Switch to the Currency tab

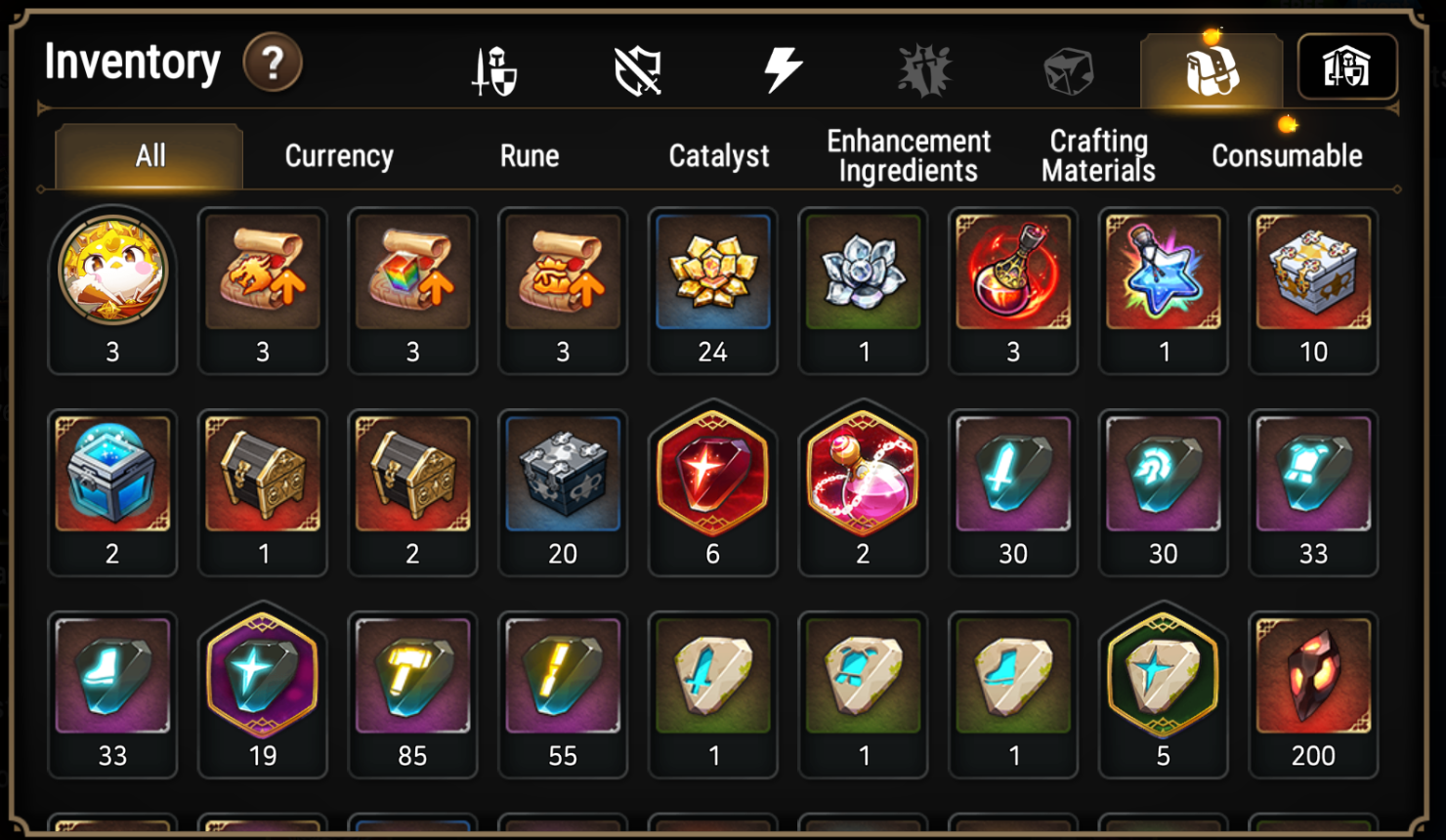[337, 155]
